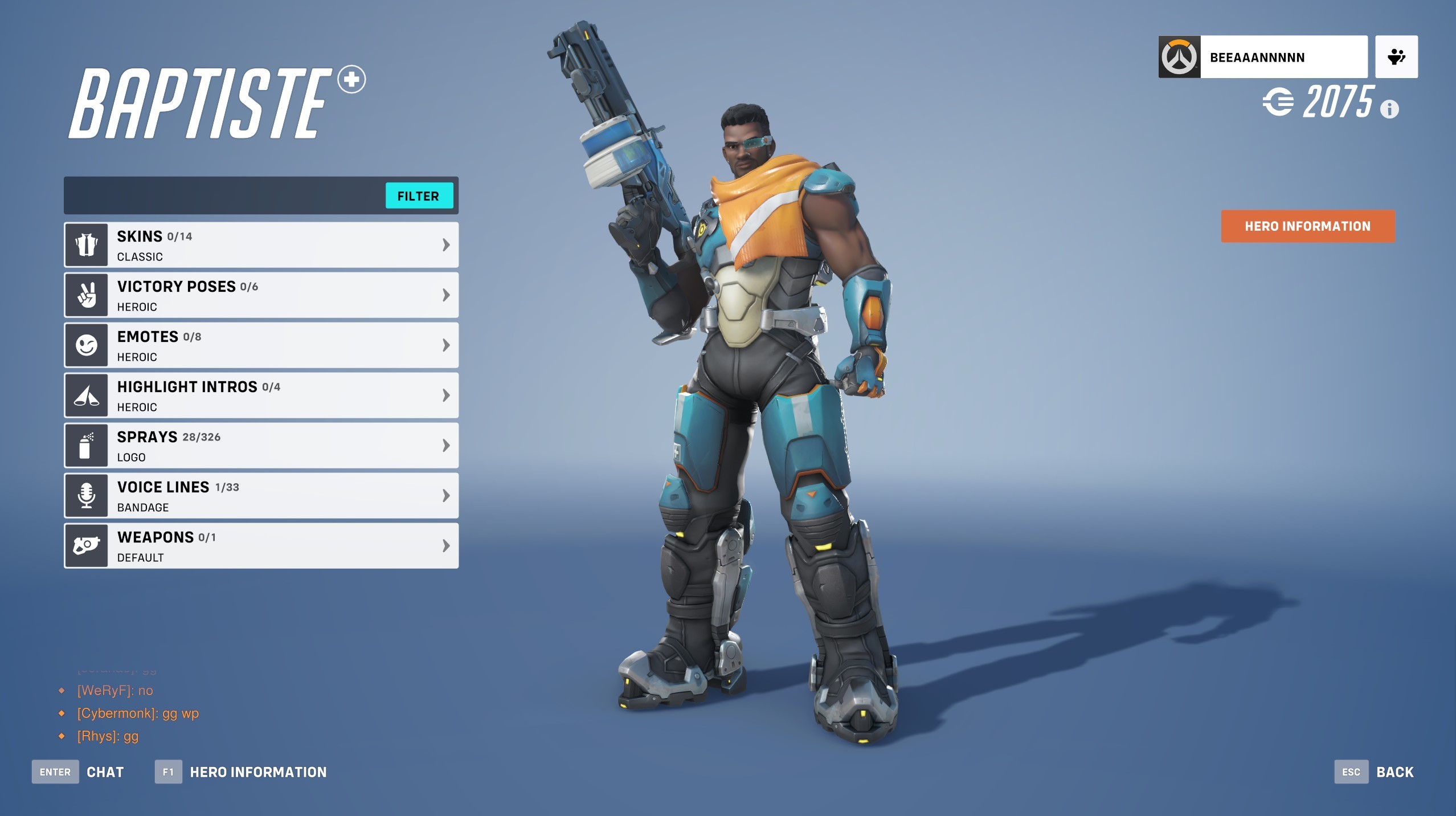Expand the Sprays category chevron

click(445, 445)
